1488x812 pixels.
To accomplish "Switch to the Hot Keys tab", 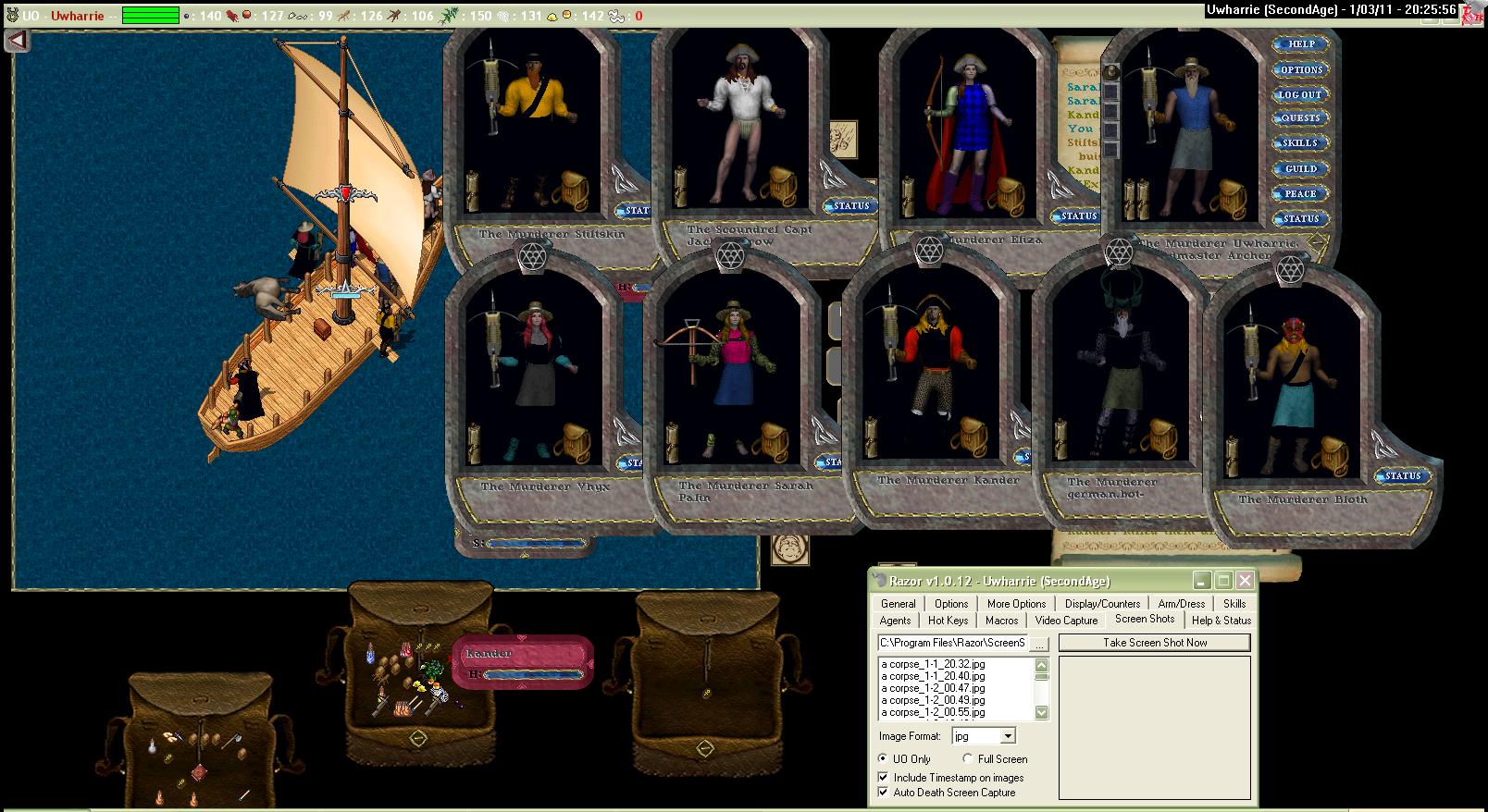I will click(949, 621).
